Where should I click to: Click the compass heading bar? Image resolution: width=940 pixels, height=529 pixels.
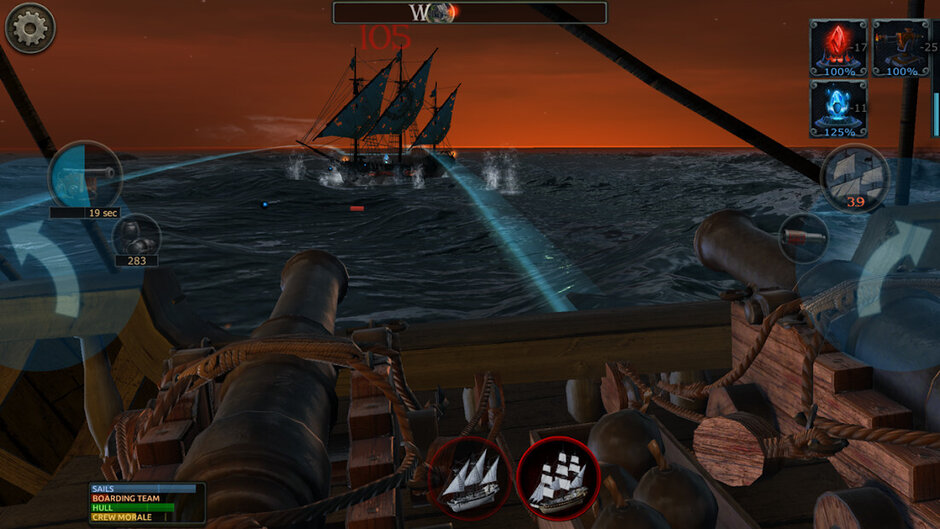(470, 13)
